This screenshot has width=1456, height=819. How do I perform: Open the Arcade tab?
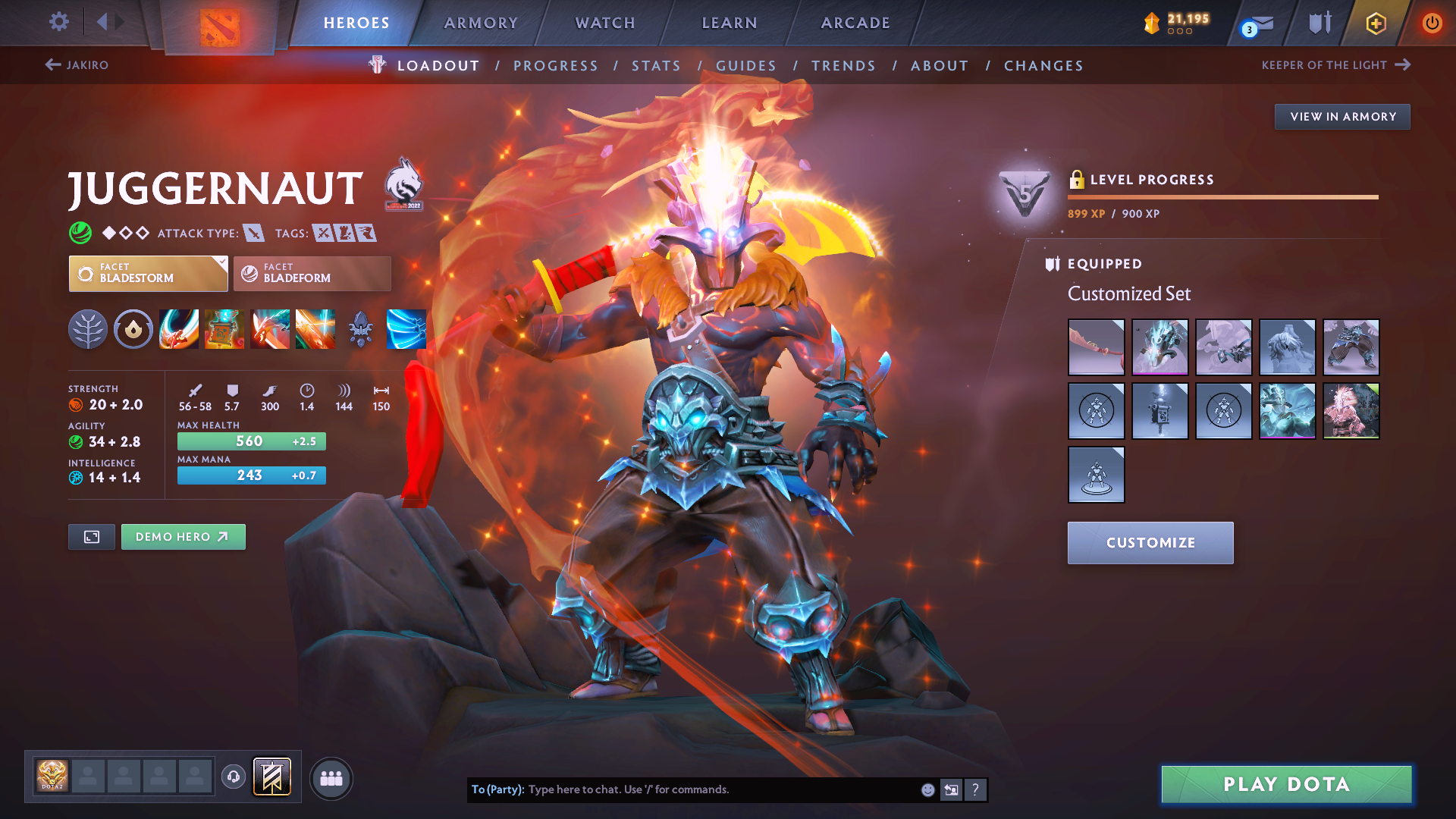click(855, 23)
